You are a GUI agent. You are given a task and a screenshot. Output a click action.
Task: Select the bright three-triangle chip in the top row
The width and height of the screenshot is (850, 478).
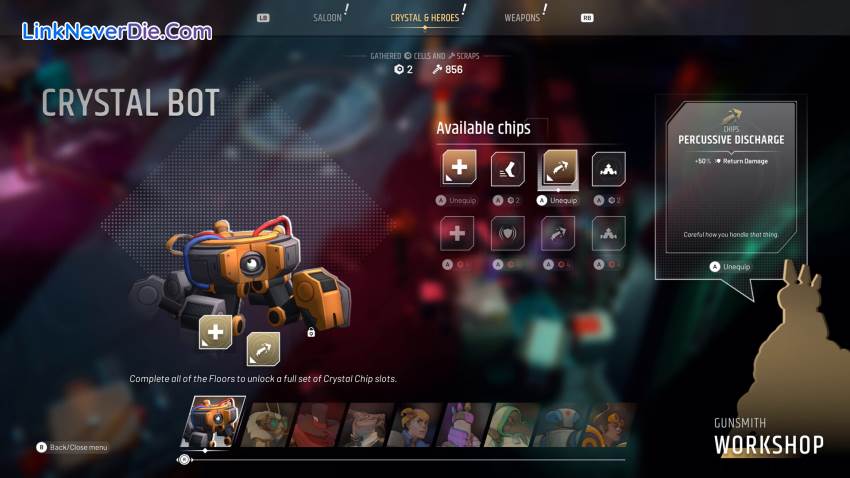click(609, 169)
